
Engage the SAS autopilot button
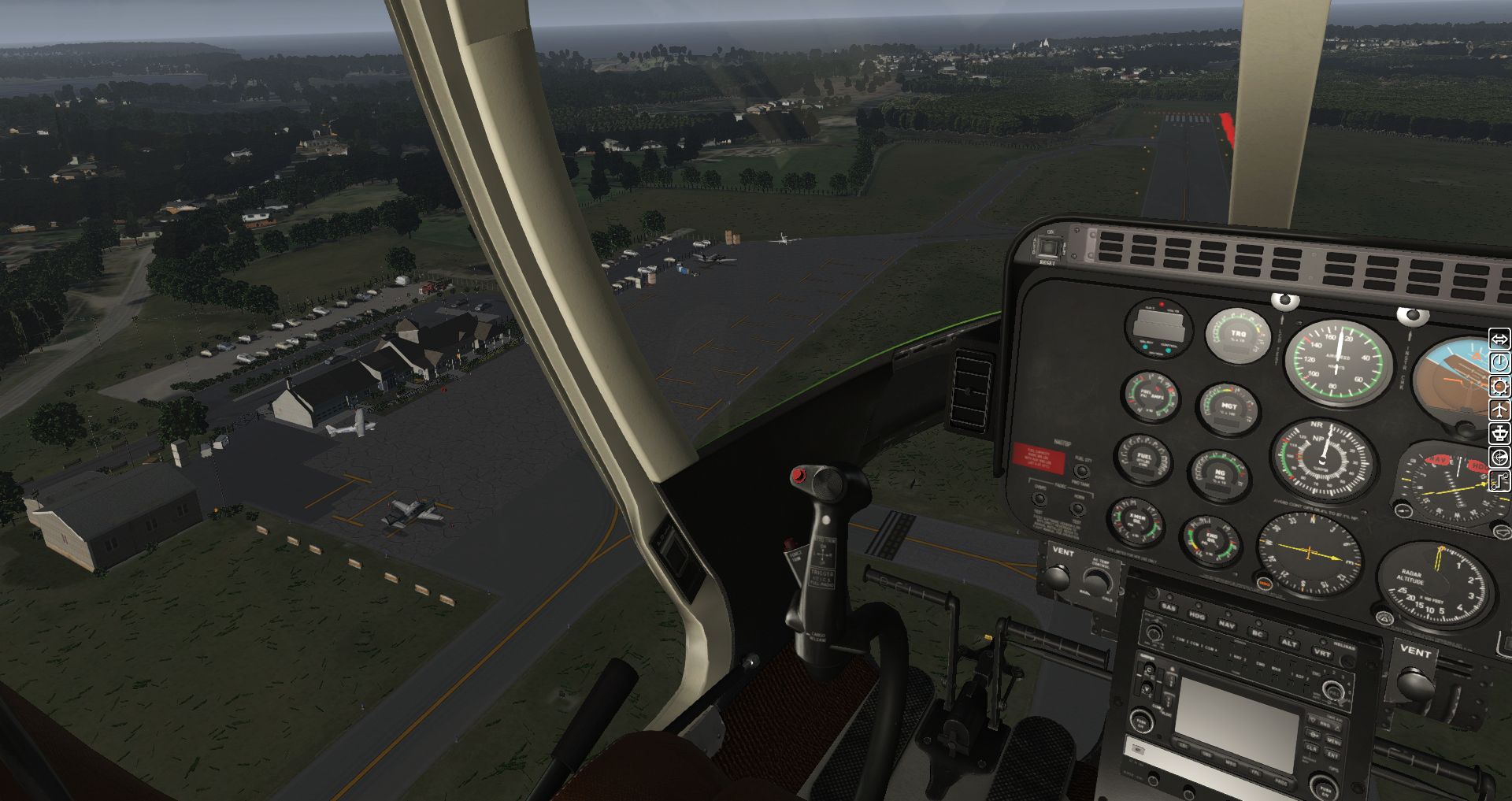click(1169, 608)
